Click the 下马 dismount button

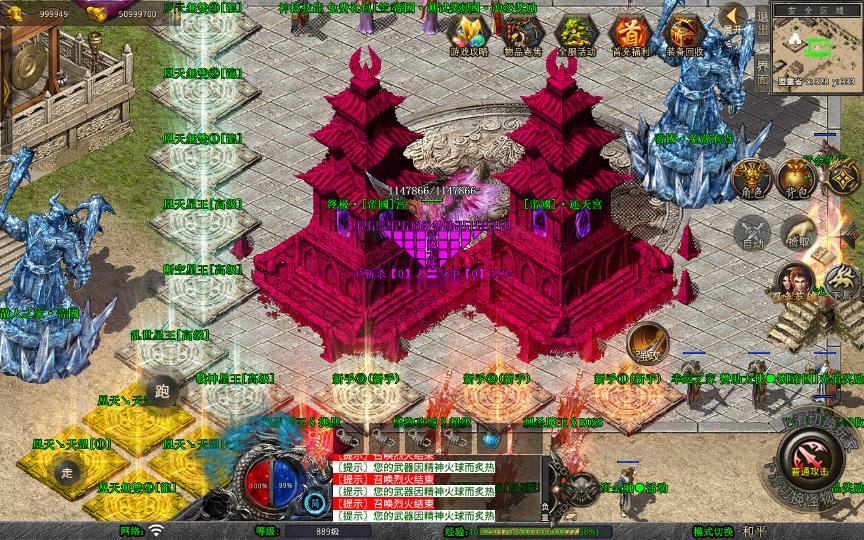coord(838,281)
